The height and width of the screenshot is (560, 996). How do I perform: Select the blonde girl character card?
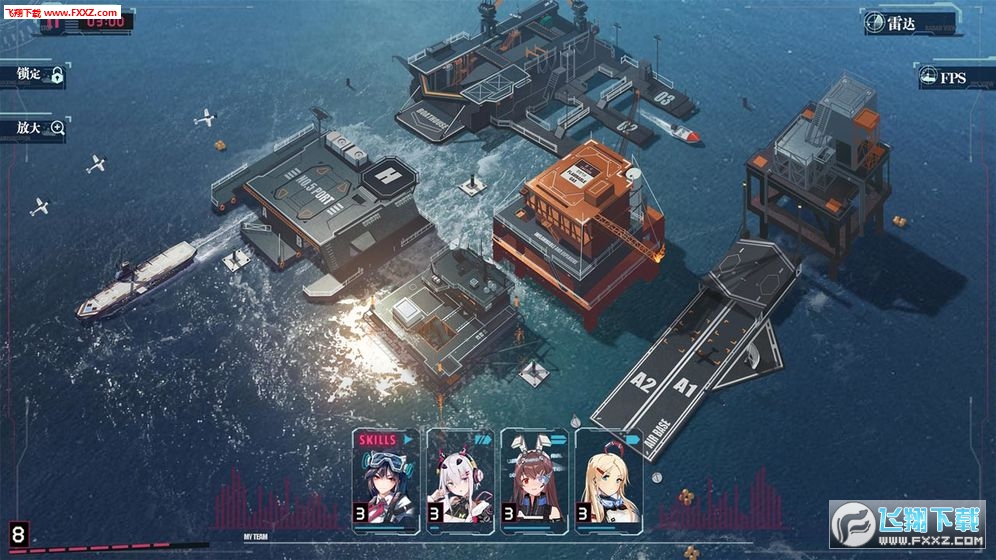(608, 479)
